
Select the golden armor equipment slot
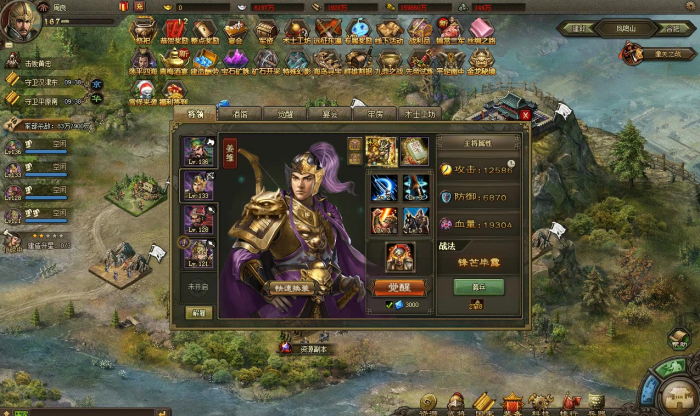(x=381, y=152)
